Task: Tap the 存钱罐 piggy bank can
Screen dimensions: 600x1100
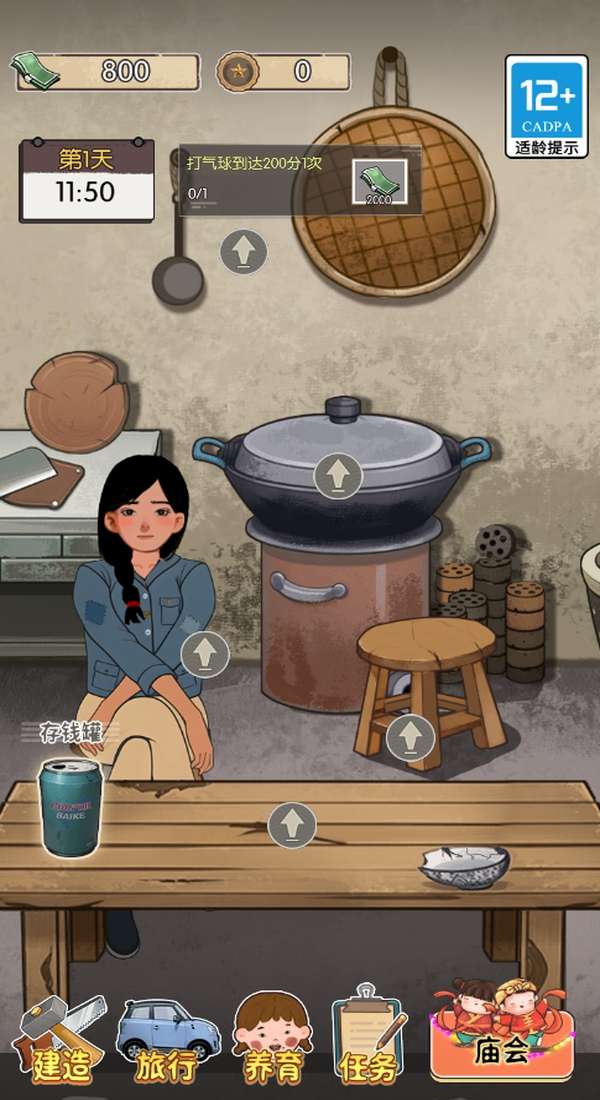Action: tap(71, 805)
